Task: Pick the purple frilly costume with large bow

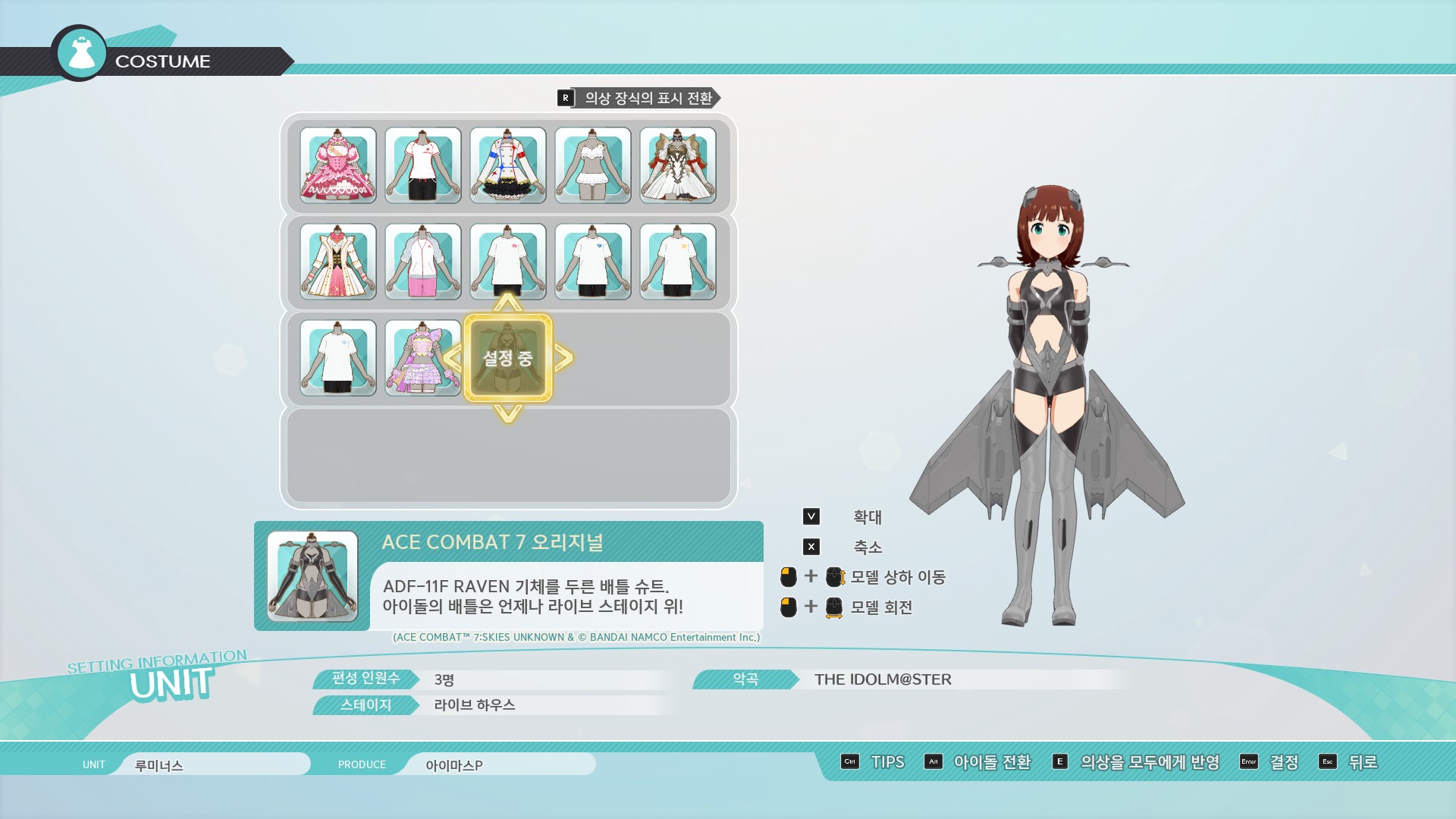Action: point(423,358)
